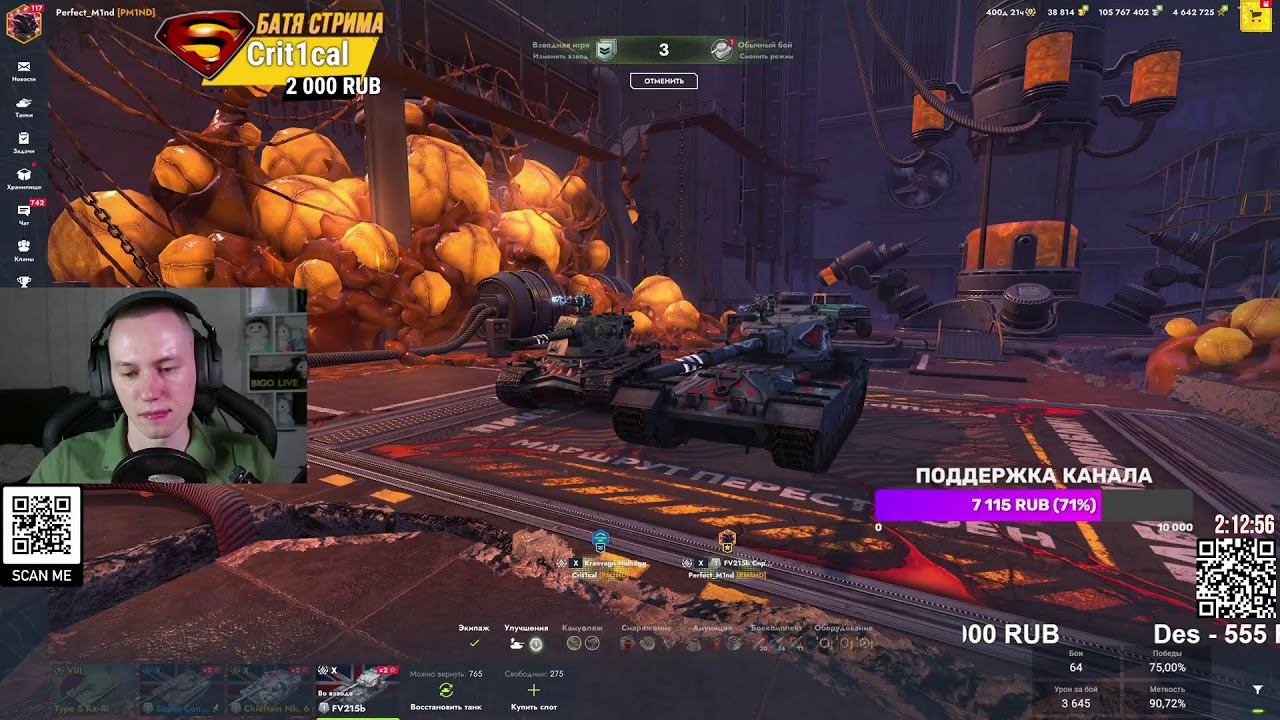This screenshot has width=1280, height=720.
Task: Open the Камуфляж camouflage section
Action: point(581,638)
